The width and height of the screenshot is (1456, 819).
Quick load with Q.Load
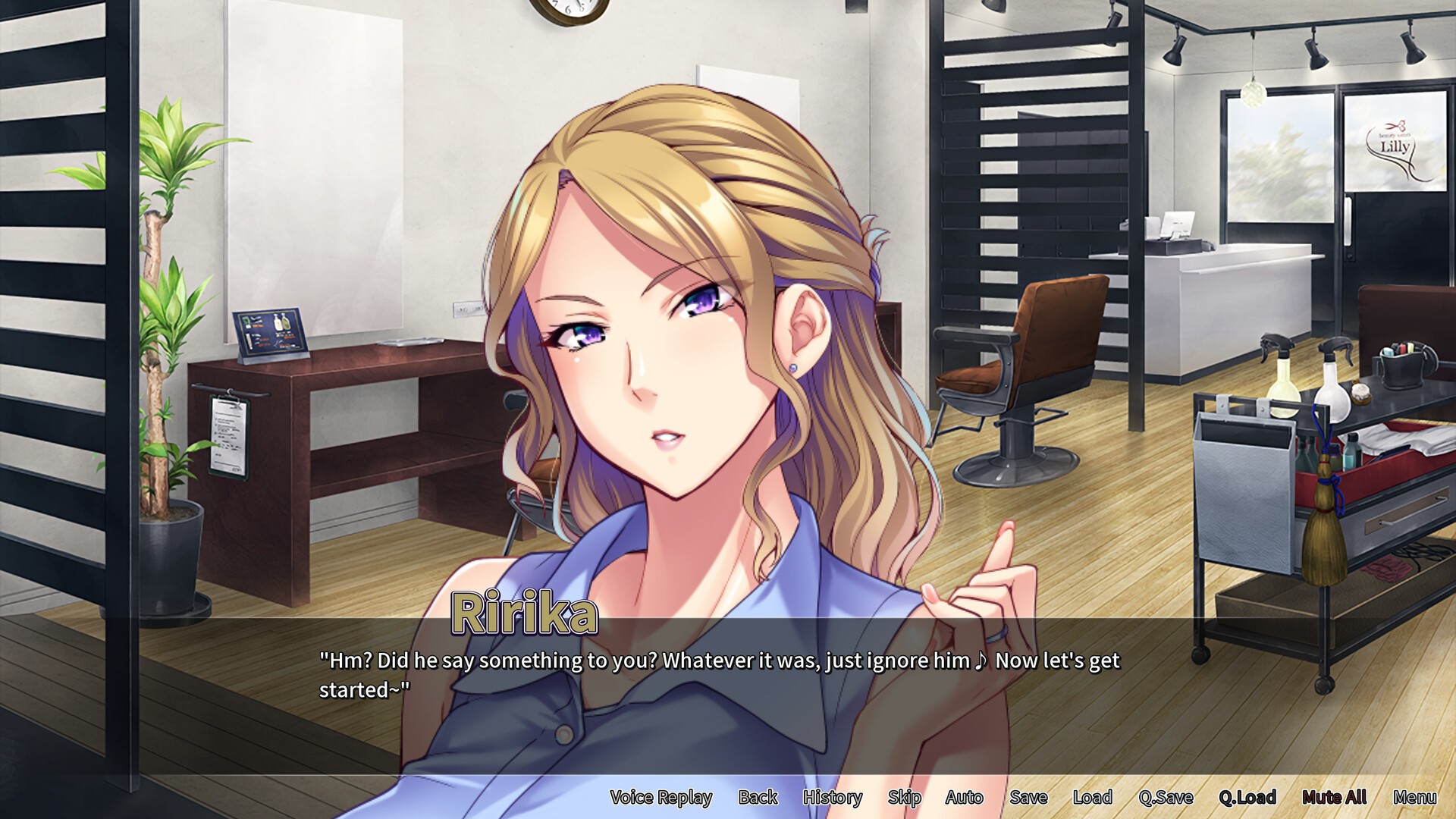(1247, 797)
